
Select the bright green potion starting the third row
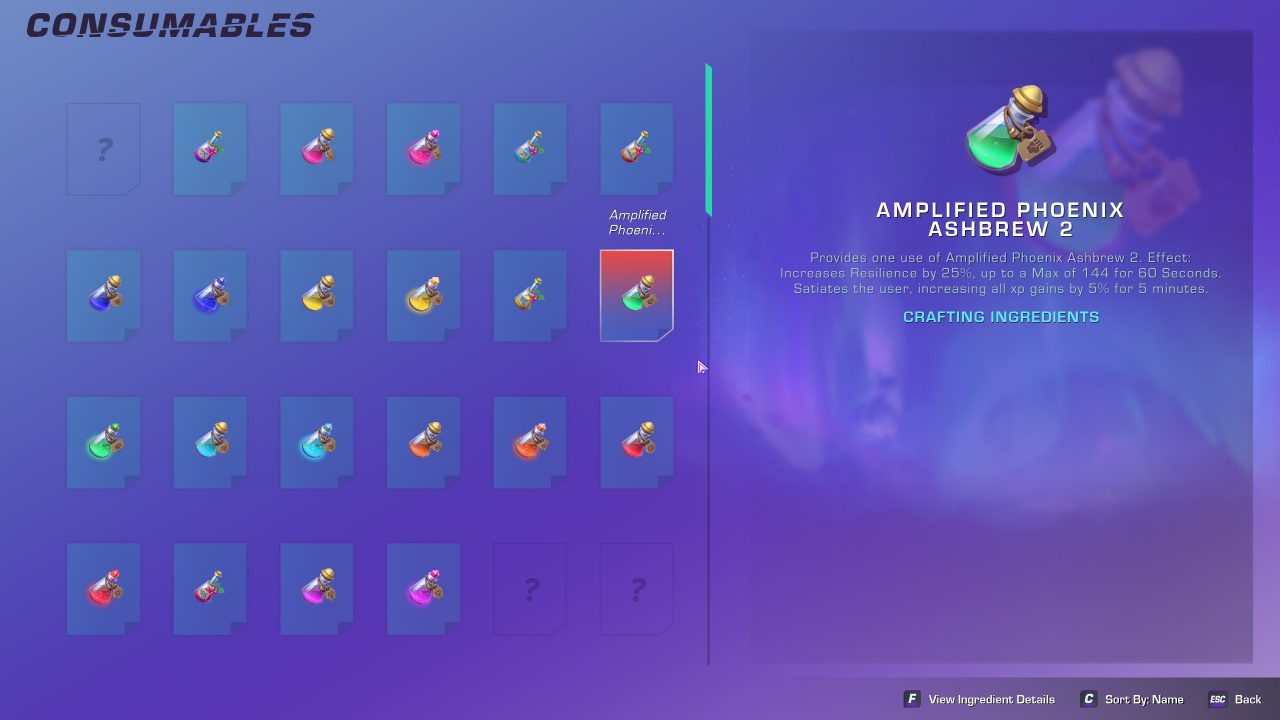104,441
